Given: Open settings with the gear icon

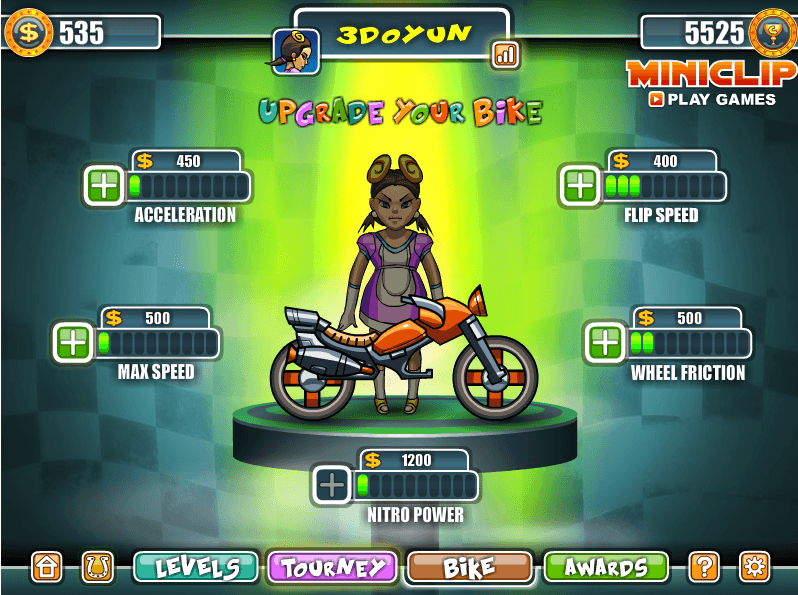Looking at the screenshot, I should coord(754,567).
